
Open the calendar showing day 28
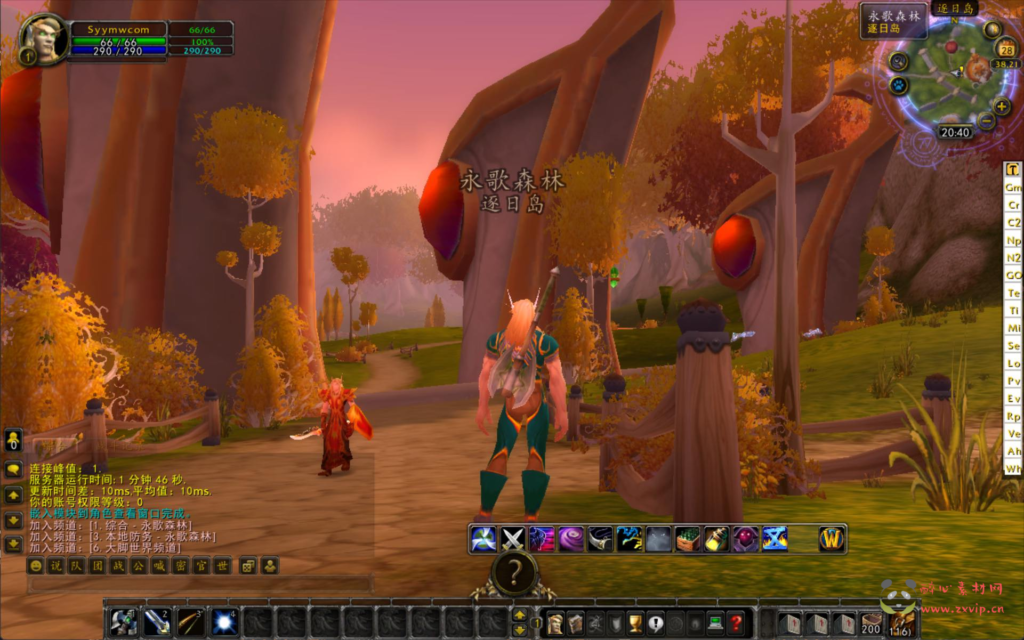pyautogui.click(x=1007, y=50)
